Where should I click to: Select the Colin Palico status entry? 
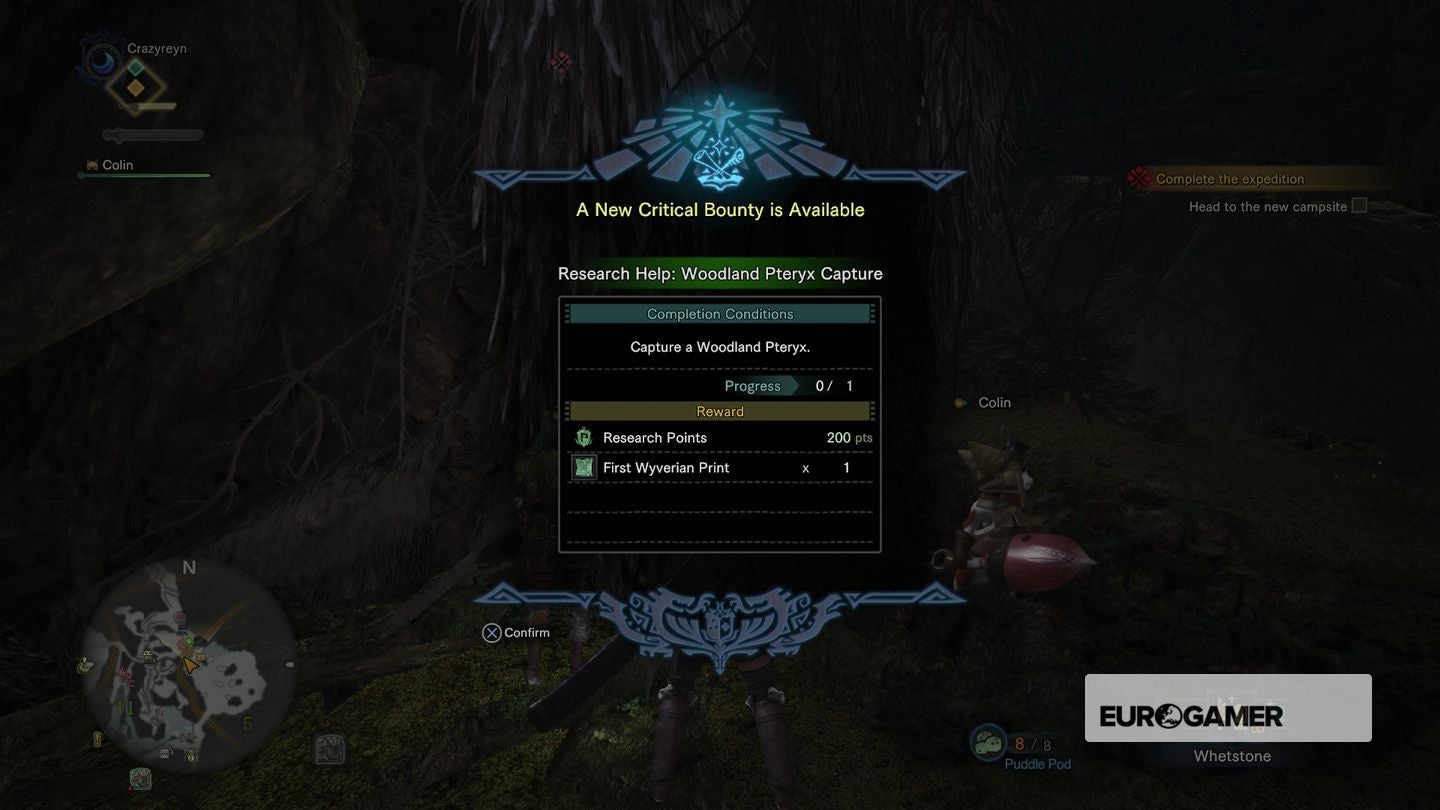click(117, 165)
